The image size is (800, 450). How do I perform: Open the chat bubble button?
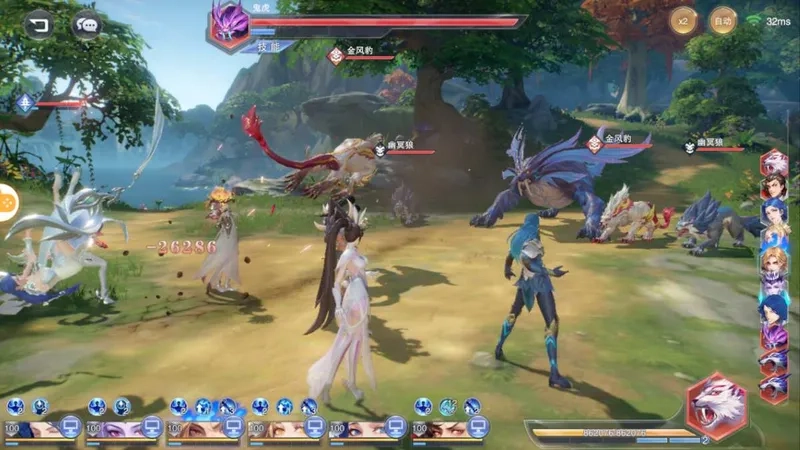(x=87, y=24)
